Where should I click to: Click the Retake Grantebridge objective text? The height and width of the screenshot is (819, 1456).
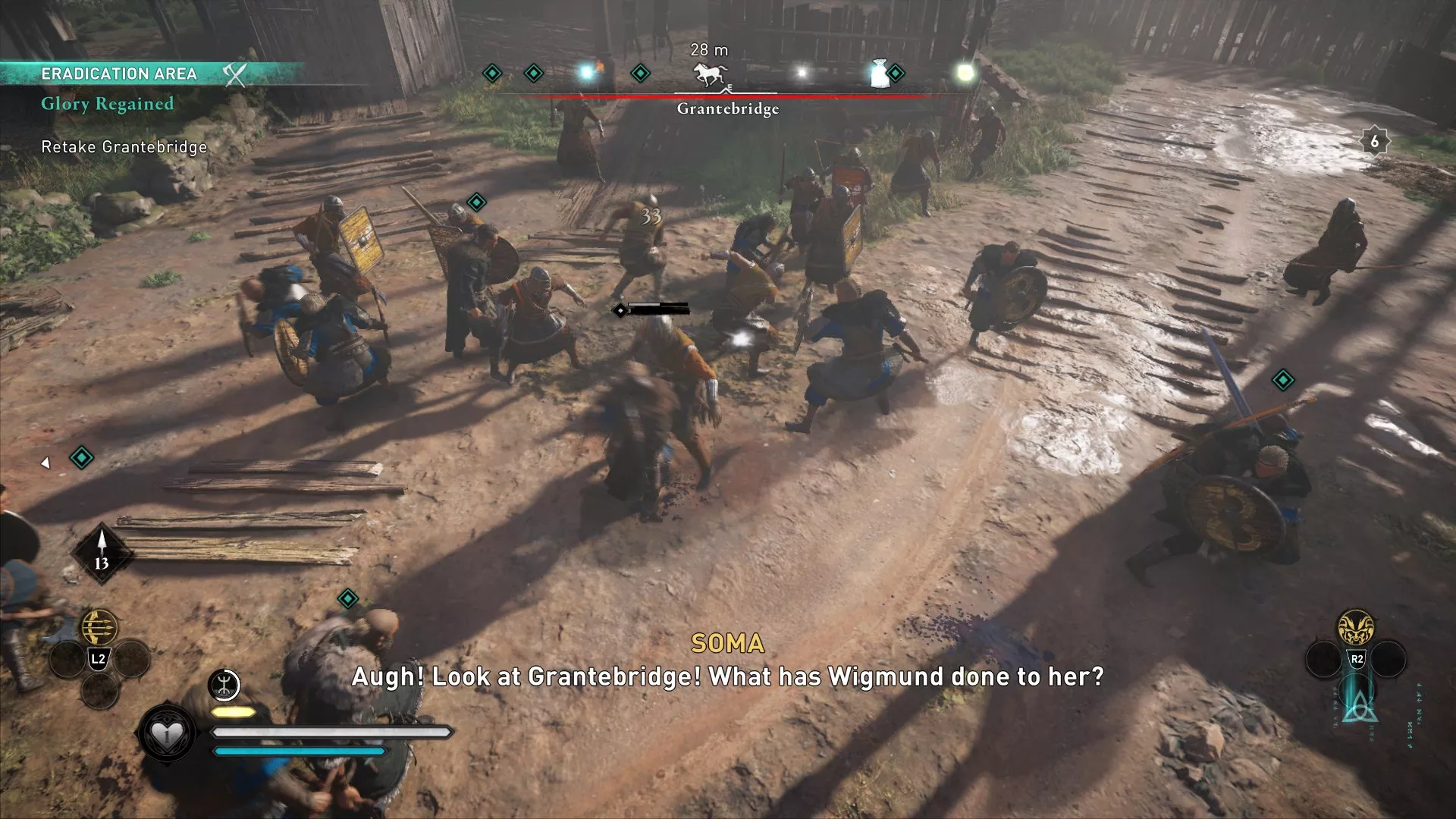point(124,147)
